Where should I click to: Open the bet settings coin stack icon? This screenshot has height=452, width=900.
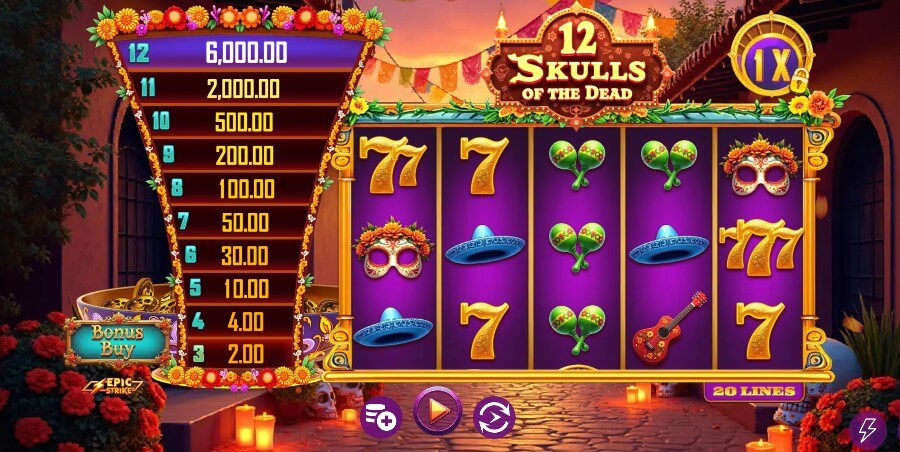tap(380, 415)
